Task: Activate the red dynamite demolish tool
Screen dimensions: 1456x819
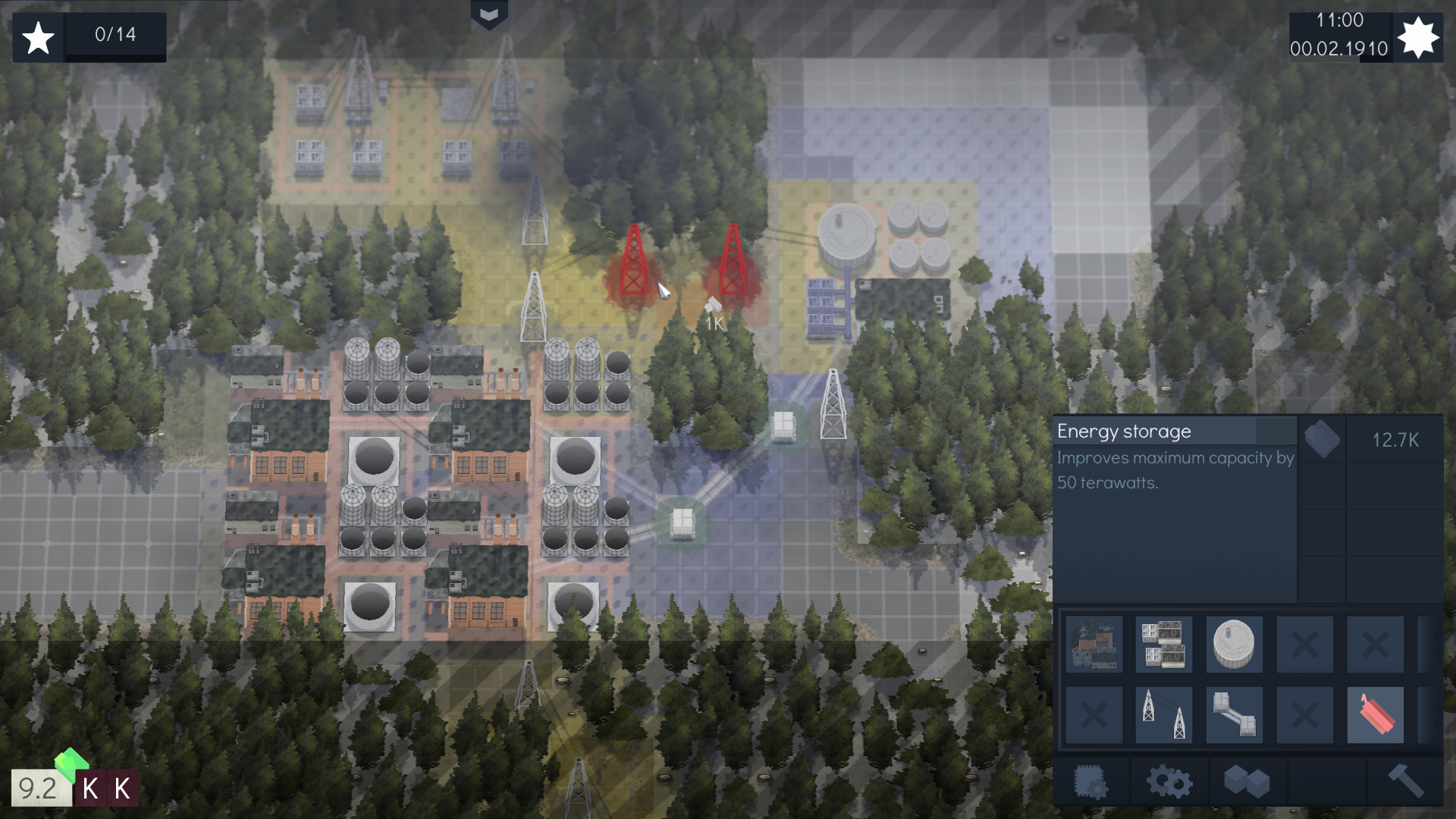Action: tap(1375, 714)
